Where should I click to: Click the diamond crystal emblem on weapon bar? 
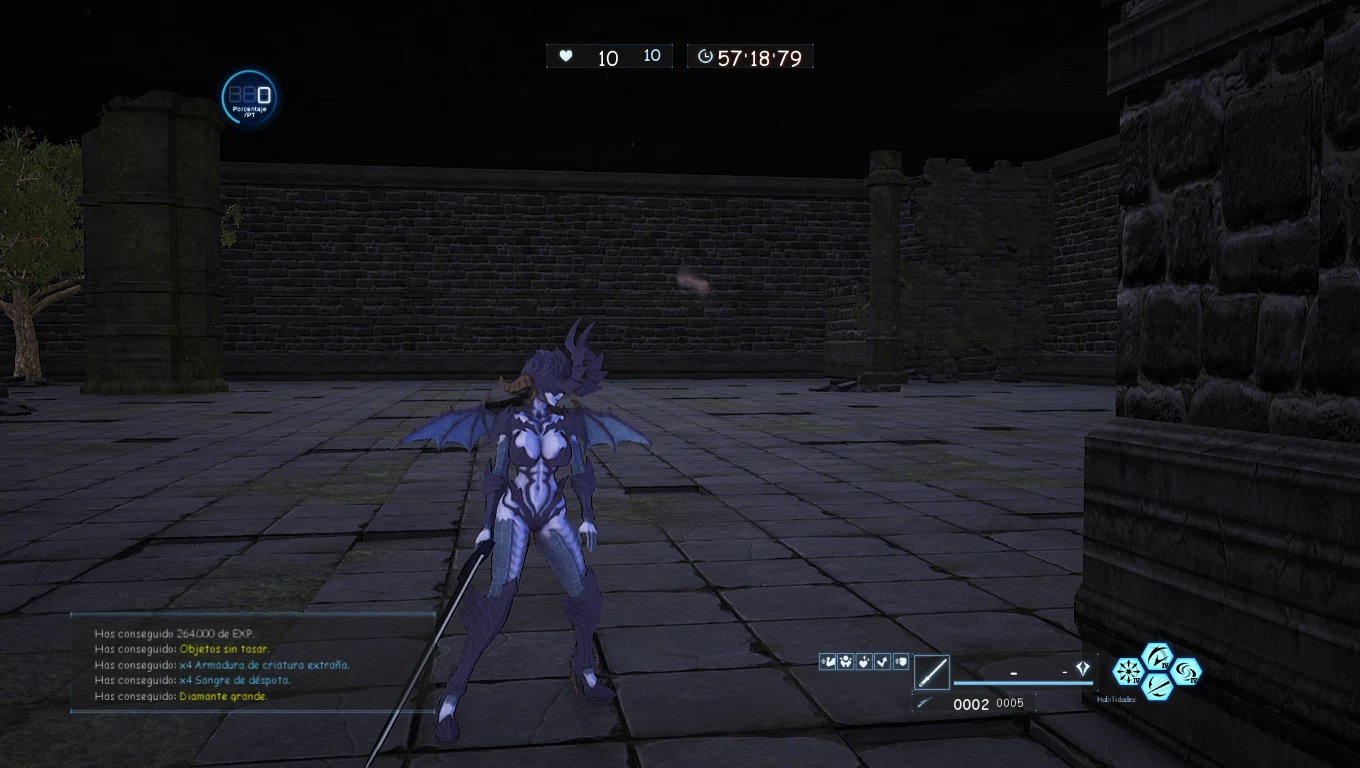tap(1082, 669)
